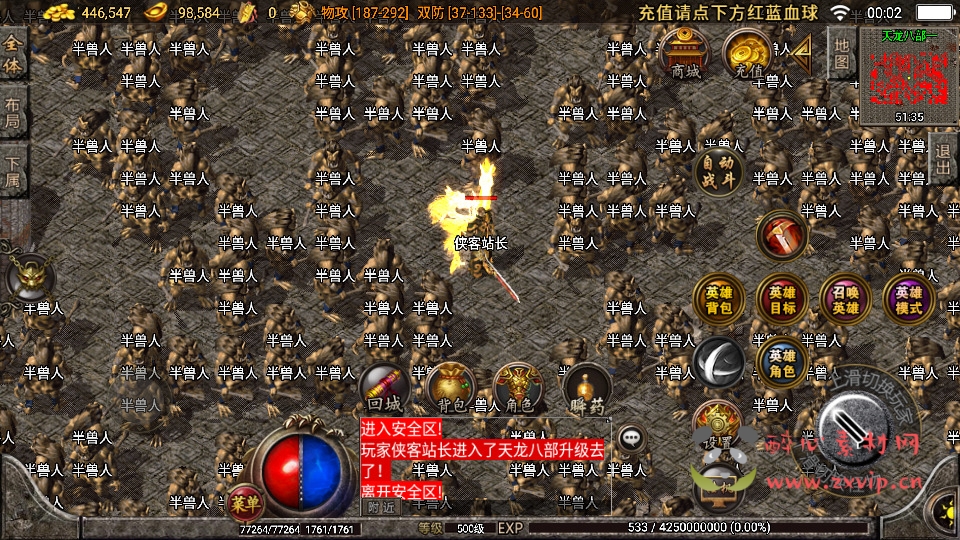The width and height of the screenshot is (960, 540).
Task: Collapse the top icon row with the arrow
Action: [801, 53]
